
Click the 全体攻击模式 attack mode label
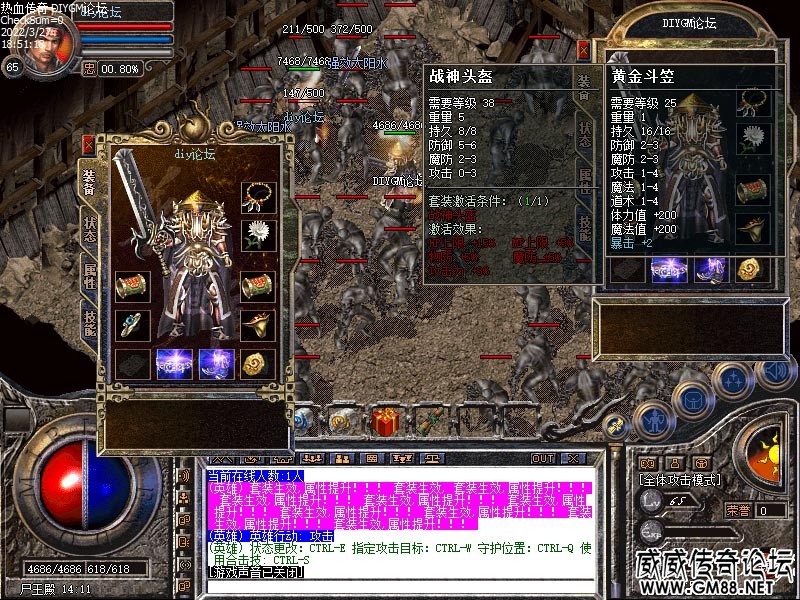680,480
